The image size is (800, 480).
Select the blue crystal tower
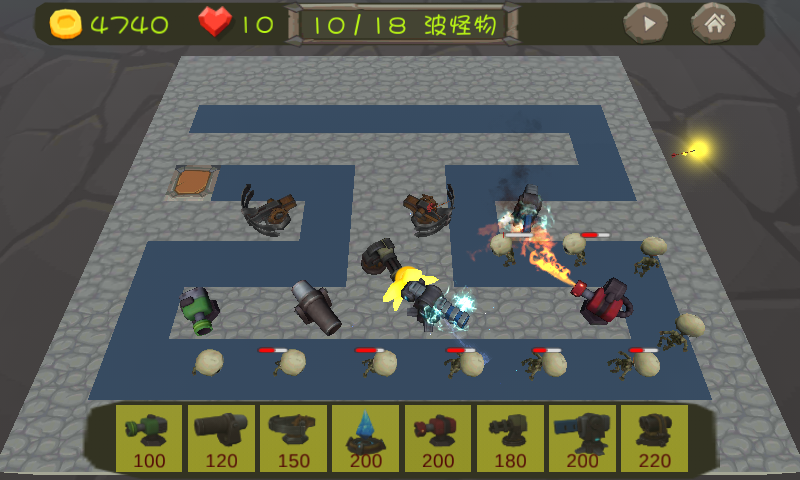365,438
